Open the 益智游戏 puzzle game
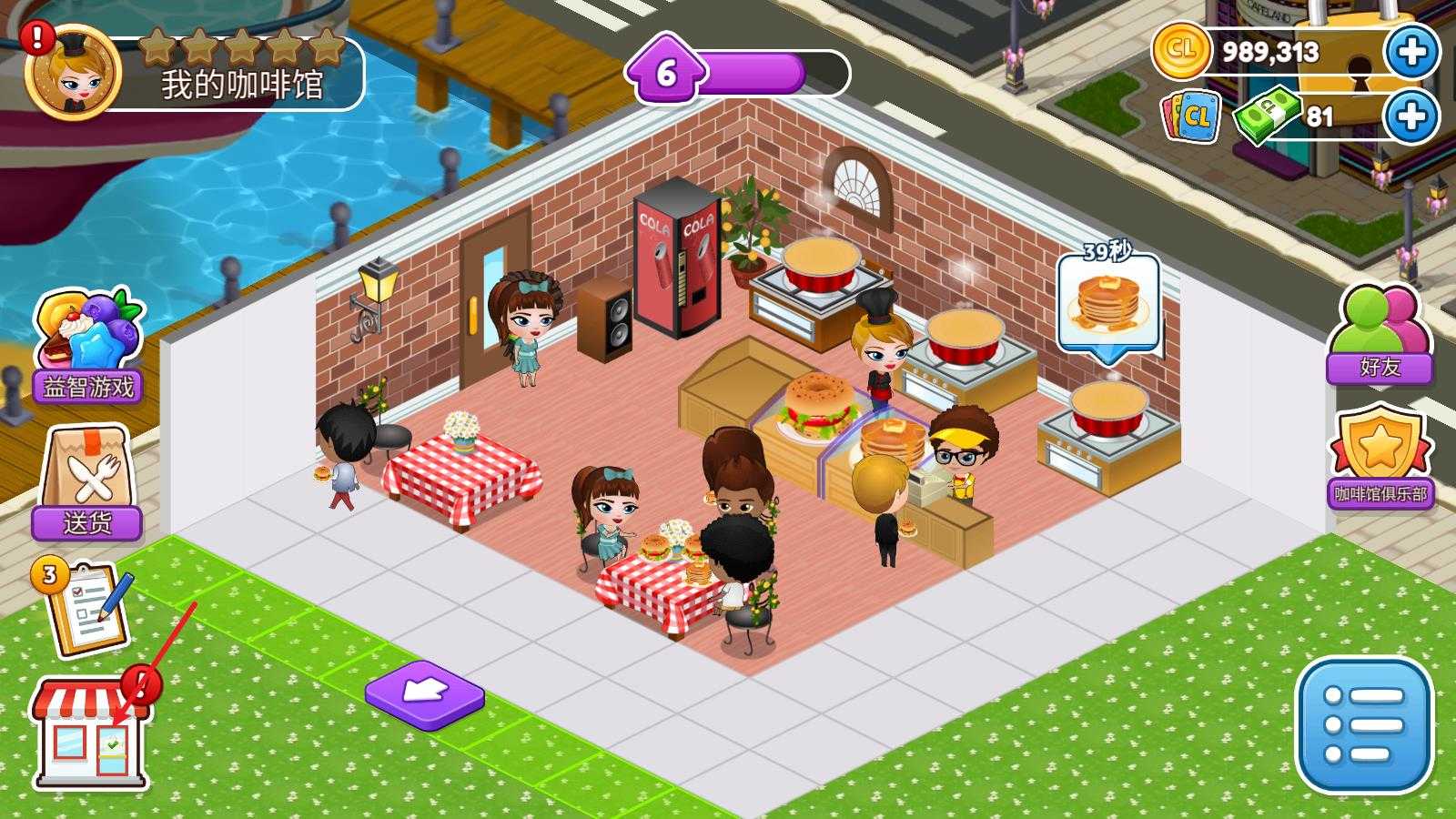The image size is (1456, 819). 87,348
